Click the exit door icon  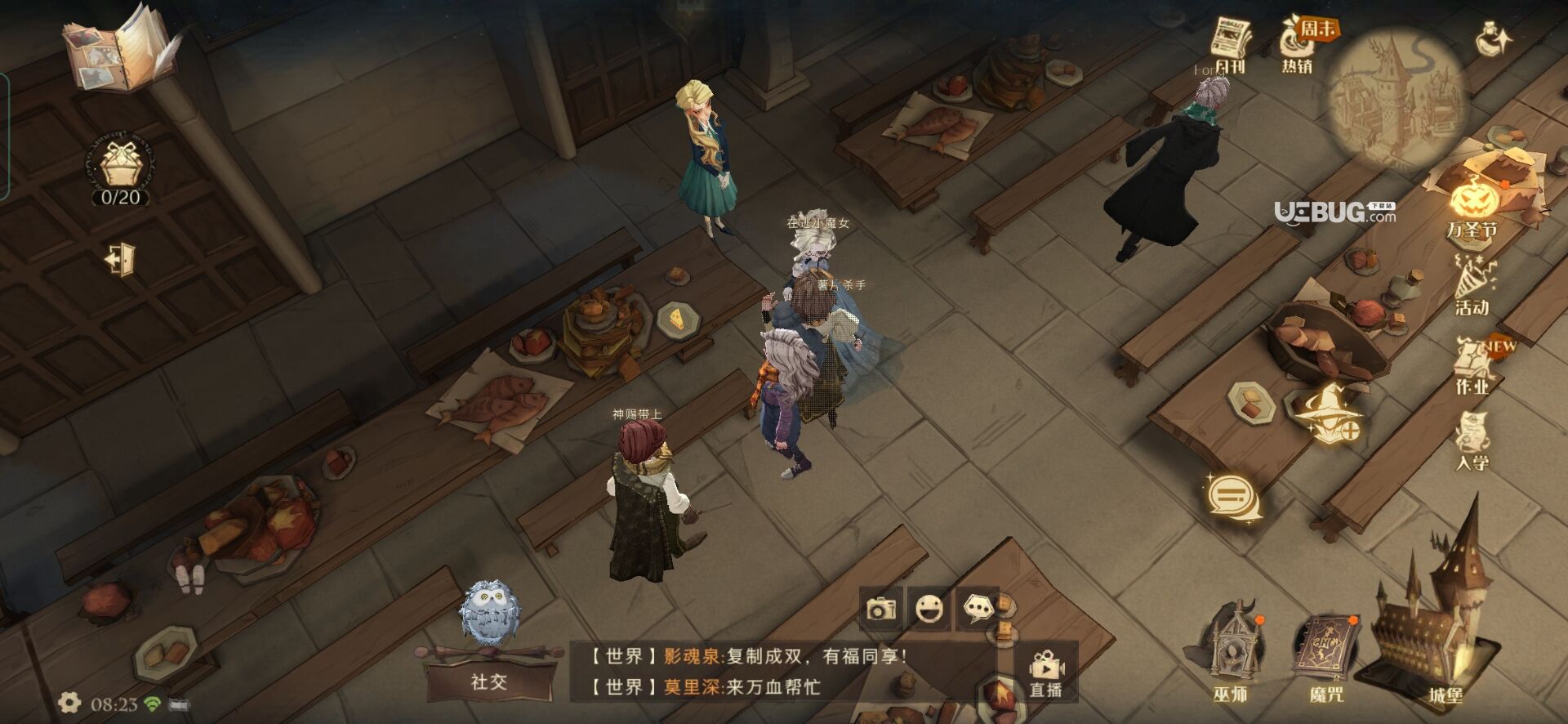[120, 259]
